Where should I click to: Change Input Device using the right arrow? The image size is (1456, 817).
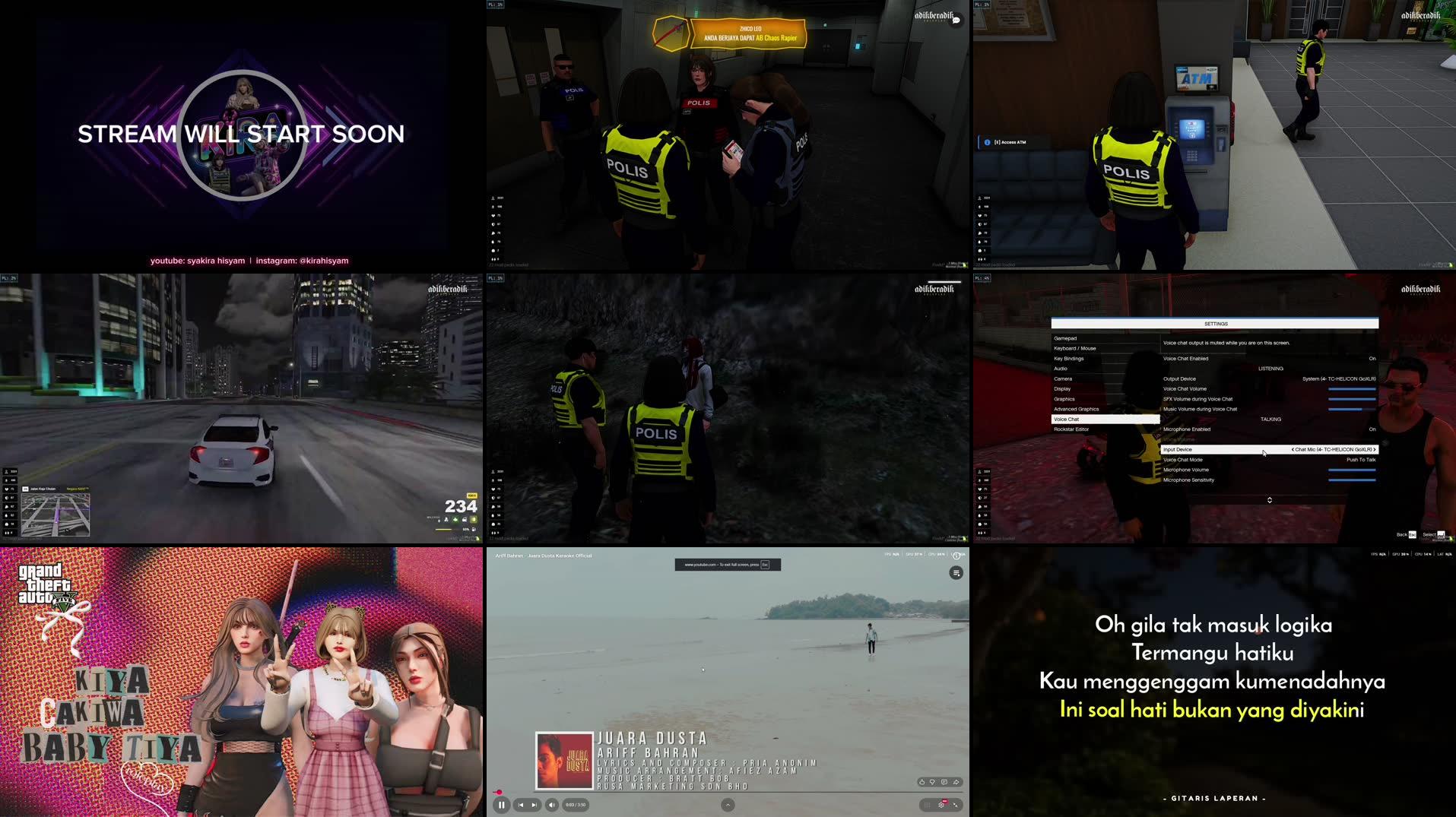[1373, 449]
